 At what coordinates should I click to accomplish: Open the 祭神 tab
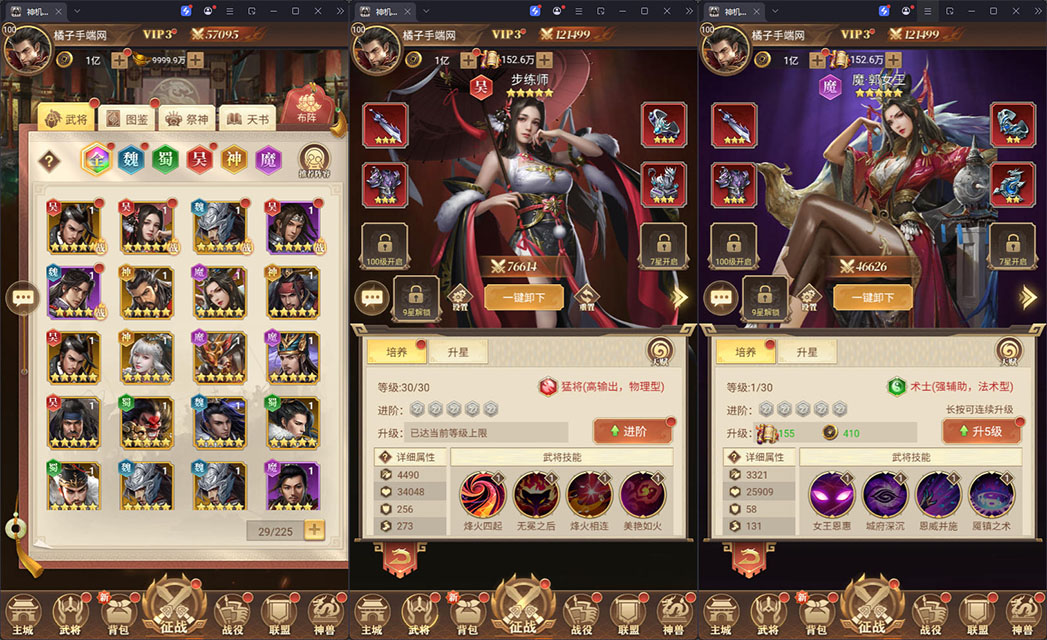click(185, 119)
